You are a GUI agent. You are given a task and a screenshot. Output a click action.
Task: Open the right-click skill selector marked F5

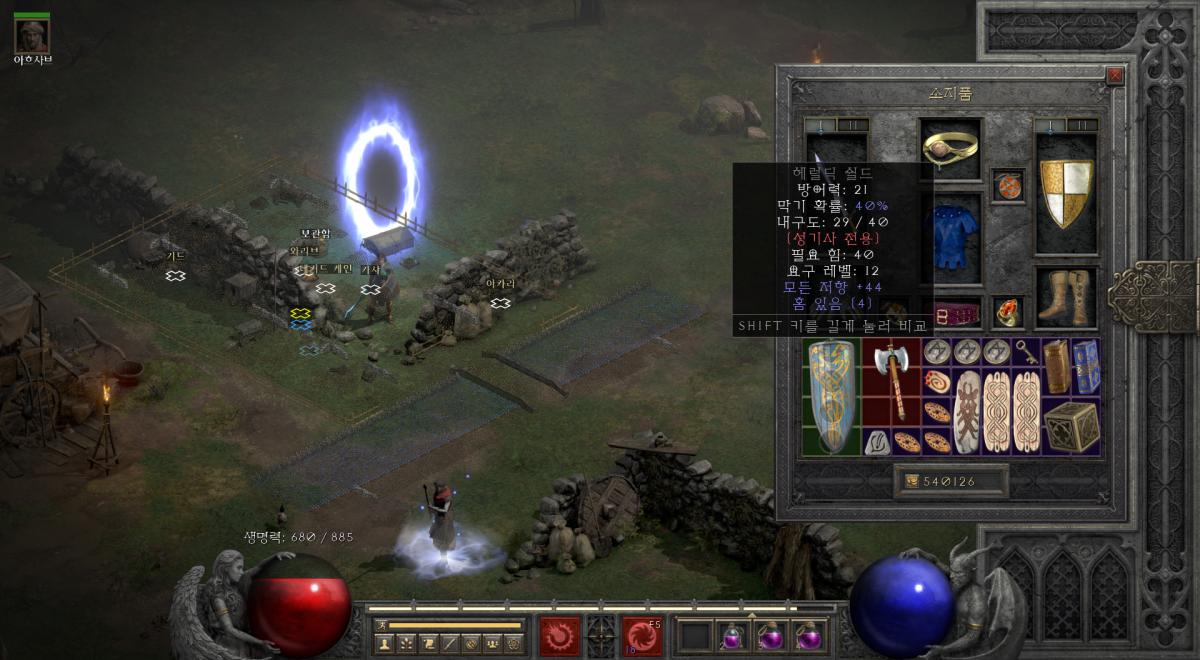(641, 635)
